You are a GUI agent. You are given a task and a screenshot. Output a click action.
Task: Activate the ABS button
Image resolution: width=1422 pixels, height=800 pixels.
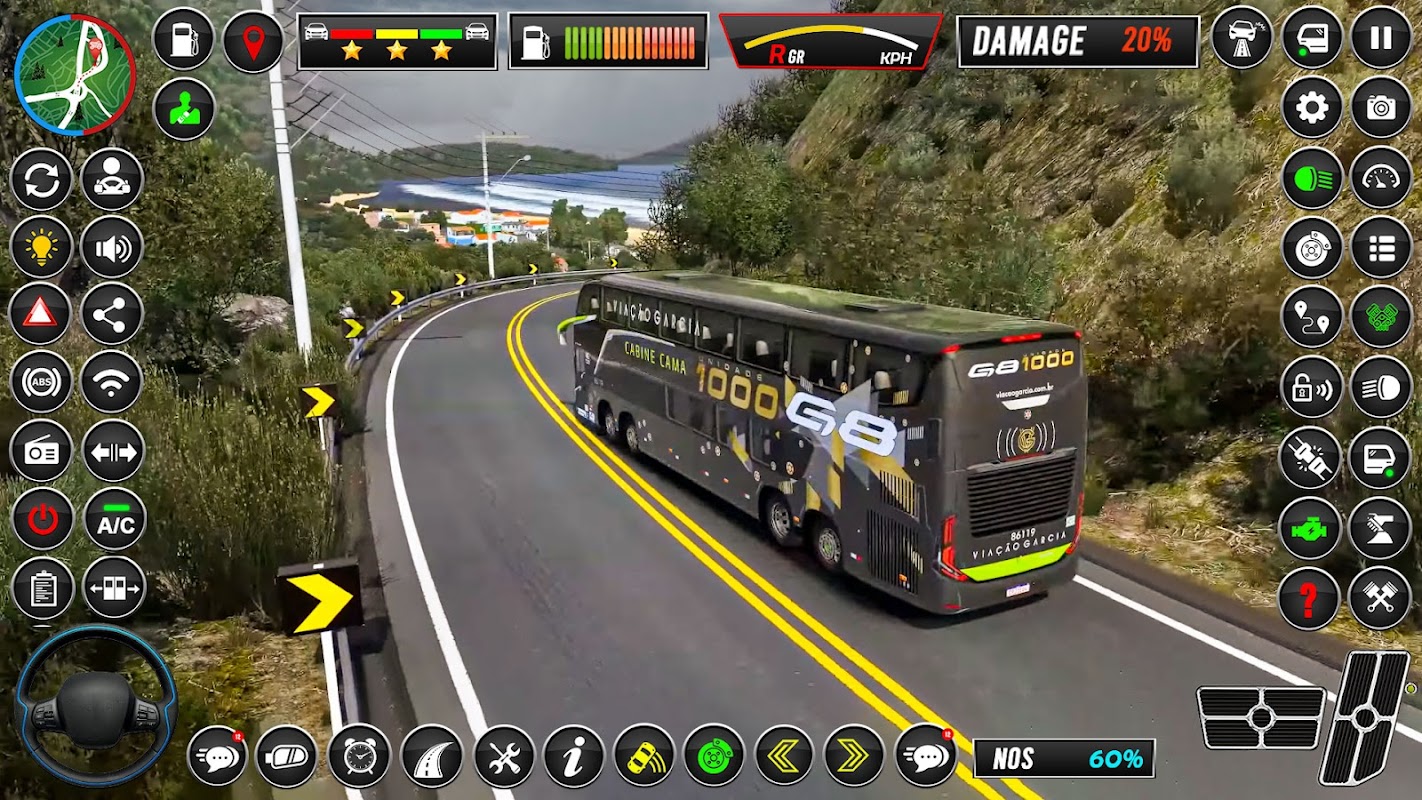tap(41, 382)
